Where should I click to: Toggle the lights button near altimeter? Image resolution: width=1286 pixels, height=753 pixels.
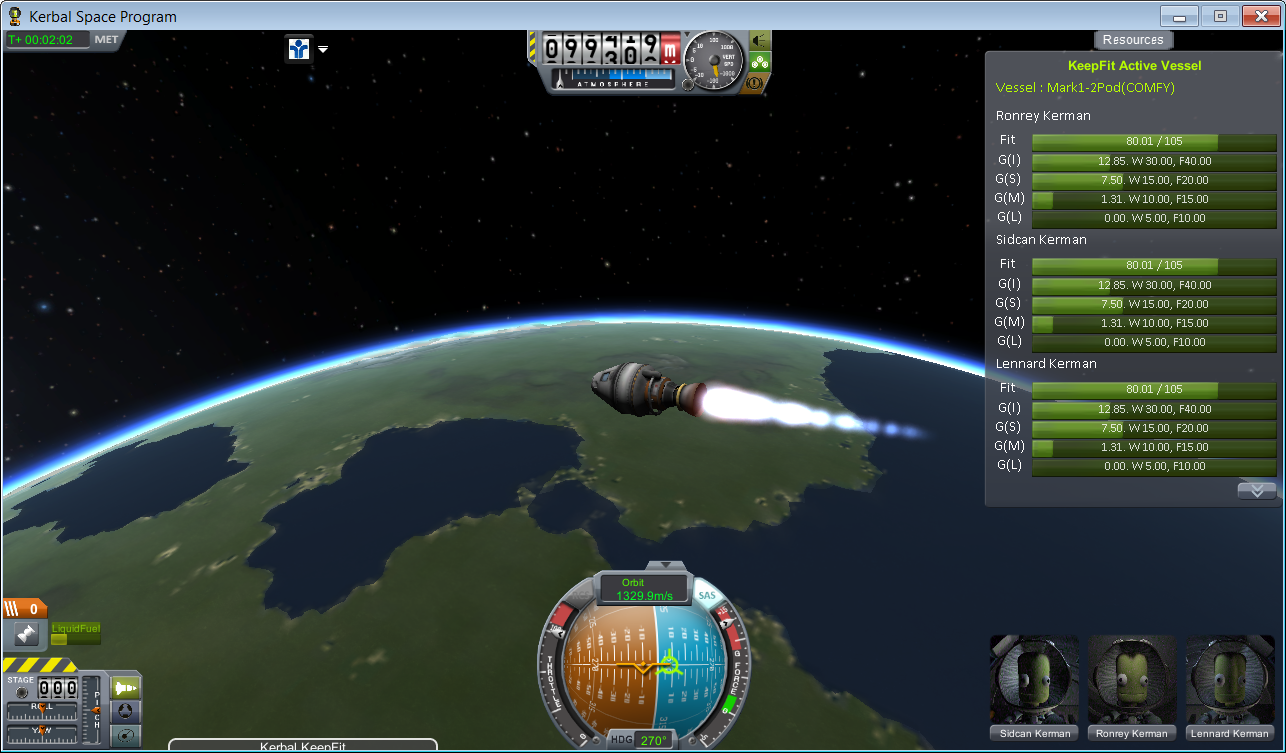pyautogui.click(x=760, y=40)
